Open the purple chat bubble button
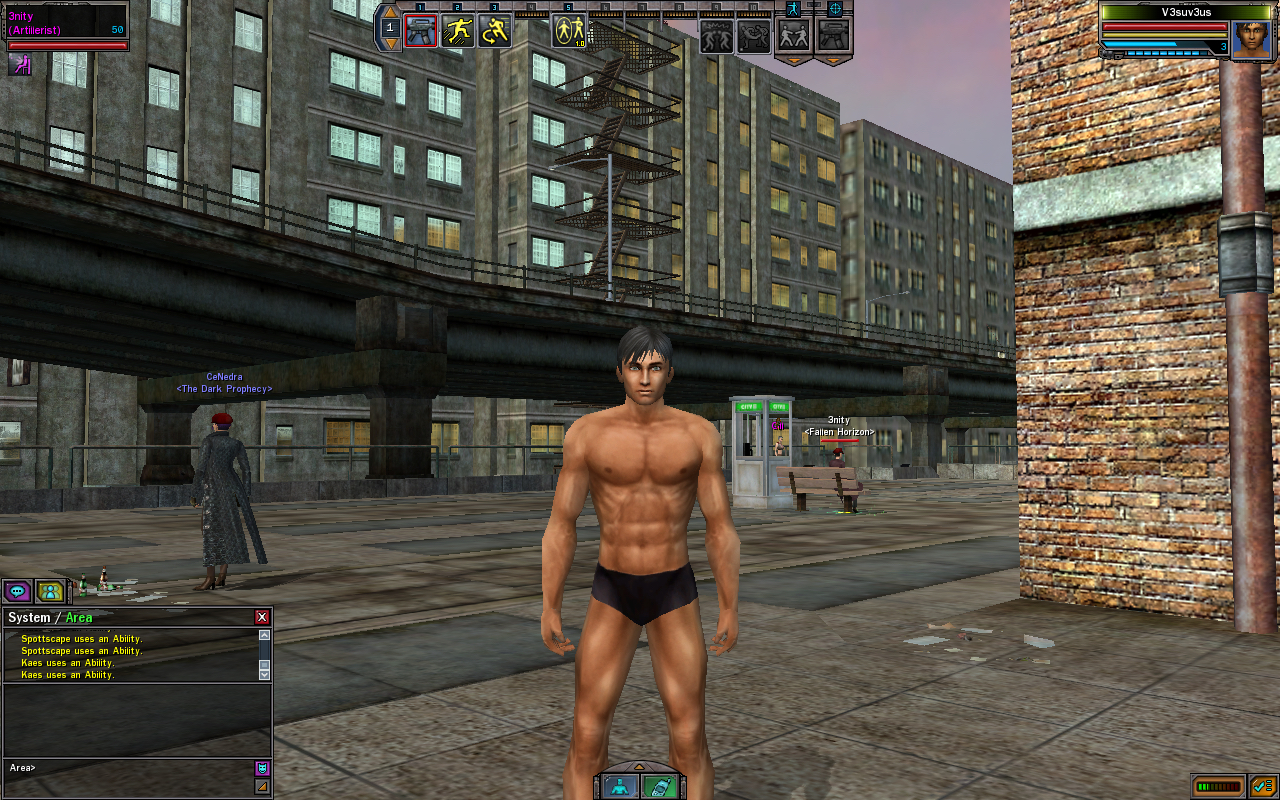The height and width of the screenshot is (800, 1280). (17, 591)
